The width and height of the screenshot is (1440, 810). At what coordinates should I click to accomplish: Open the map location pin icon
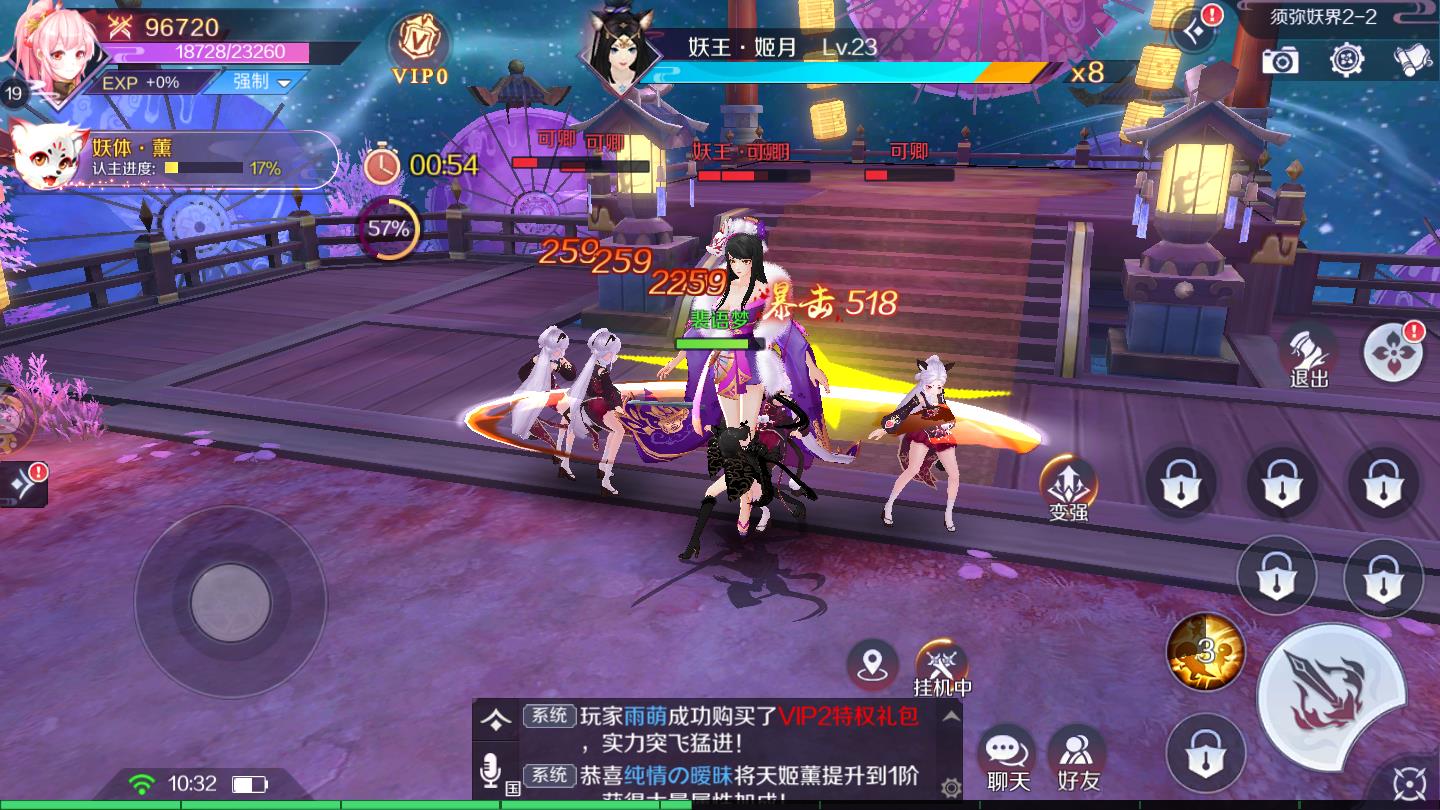coord(874,662)
